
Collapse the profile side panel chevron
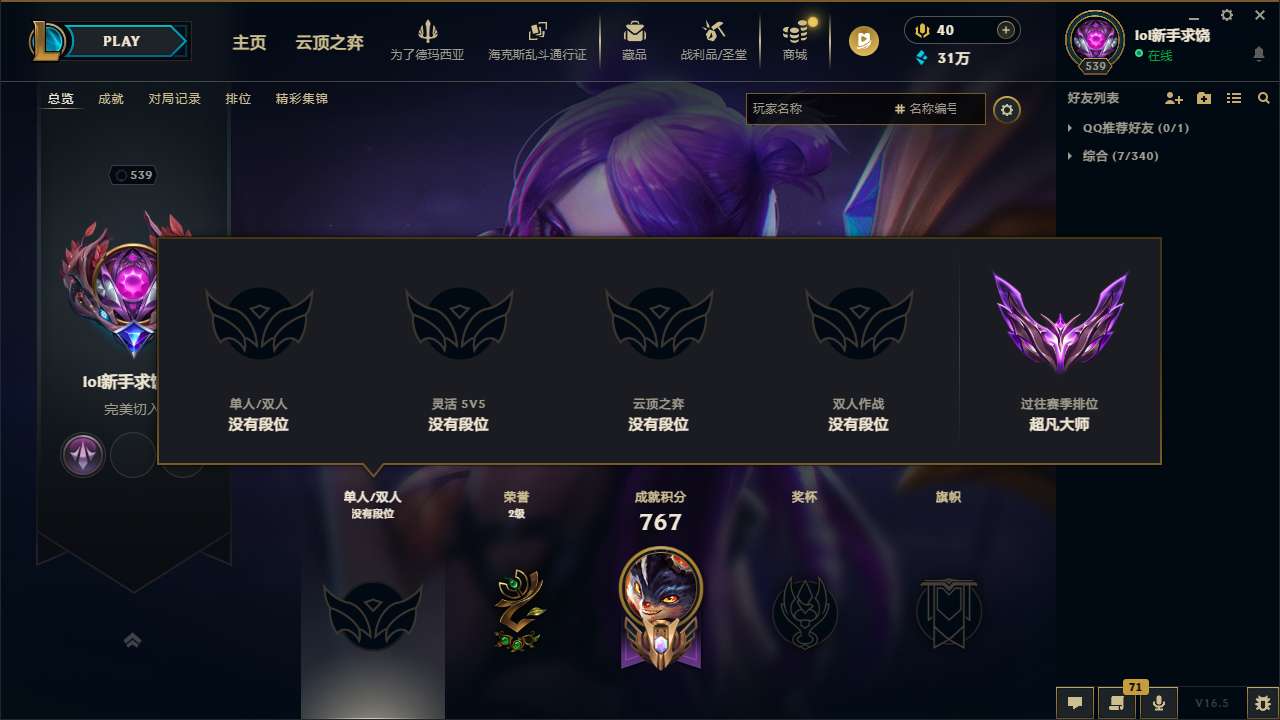point(133,642)
